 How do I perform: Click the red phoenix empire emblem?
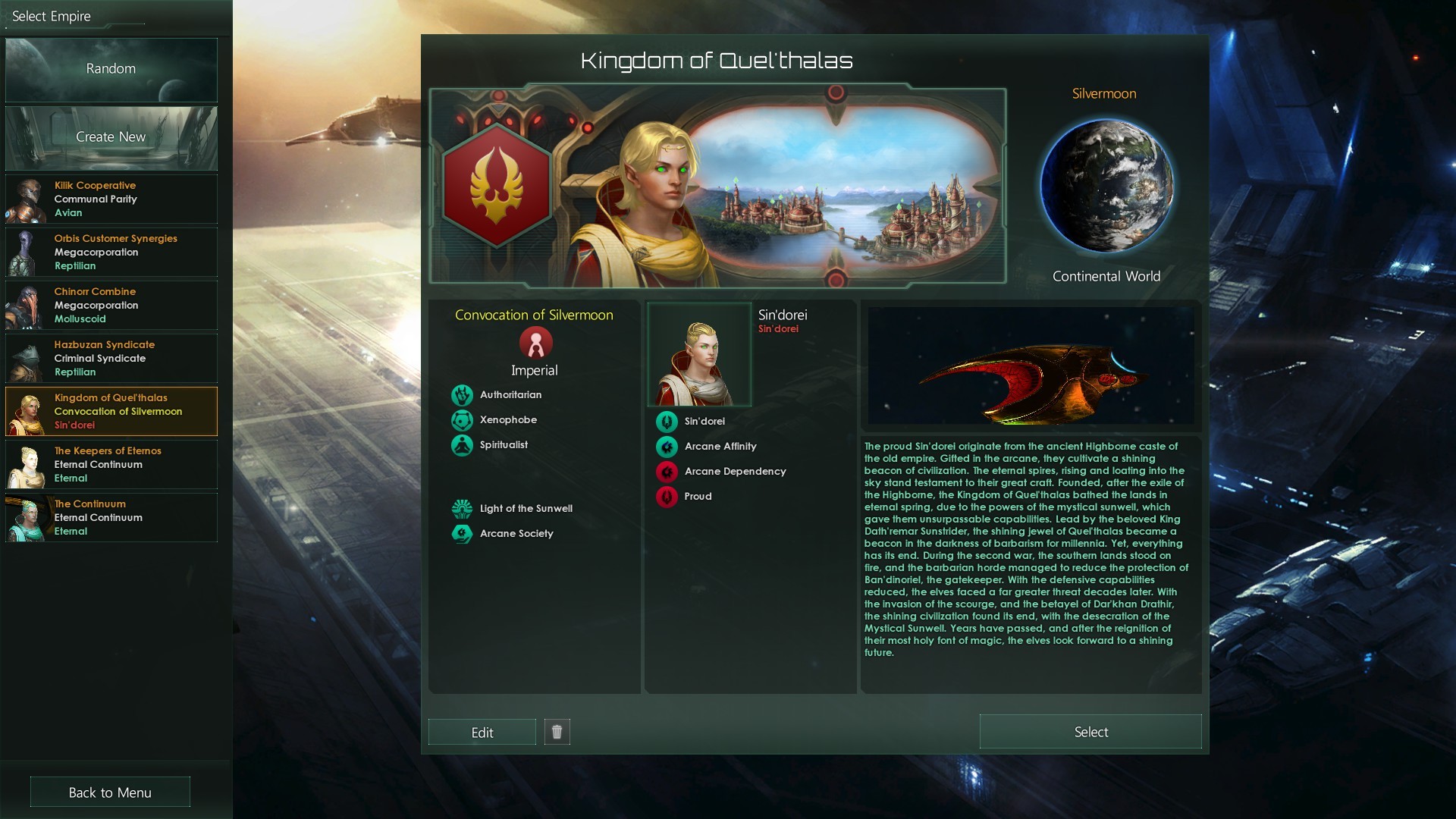click(496, 187)
